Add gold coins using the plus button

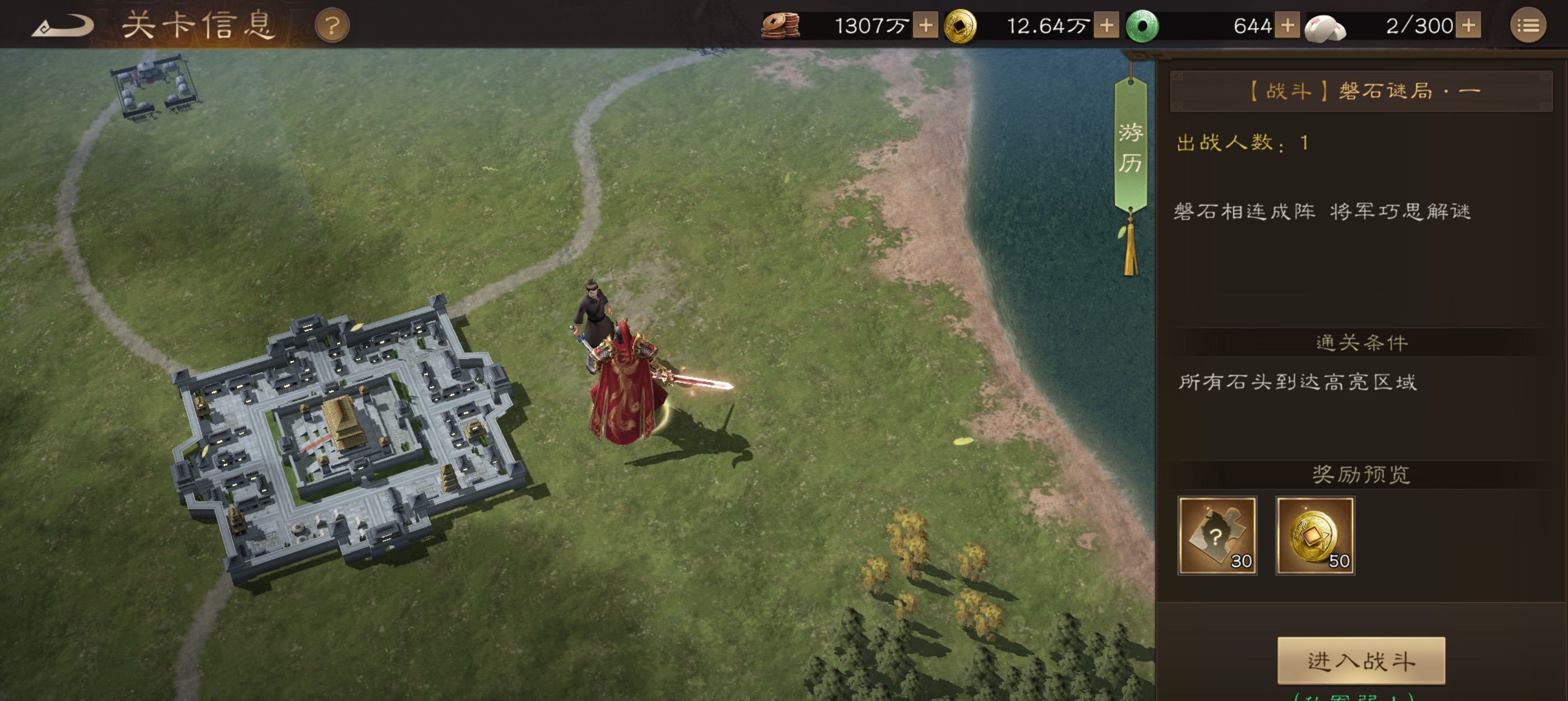click(1106, 26)
